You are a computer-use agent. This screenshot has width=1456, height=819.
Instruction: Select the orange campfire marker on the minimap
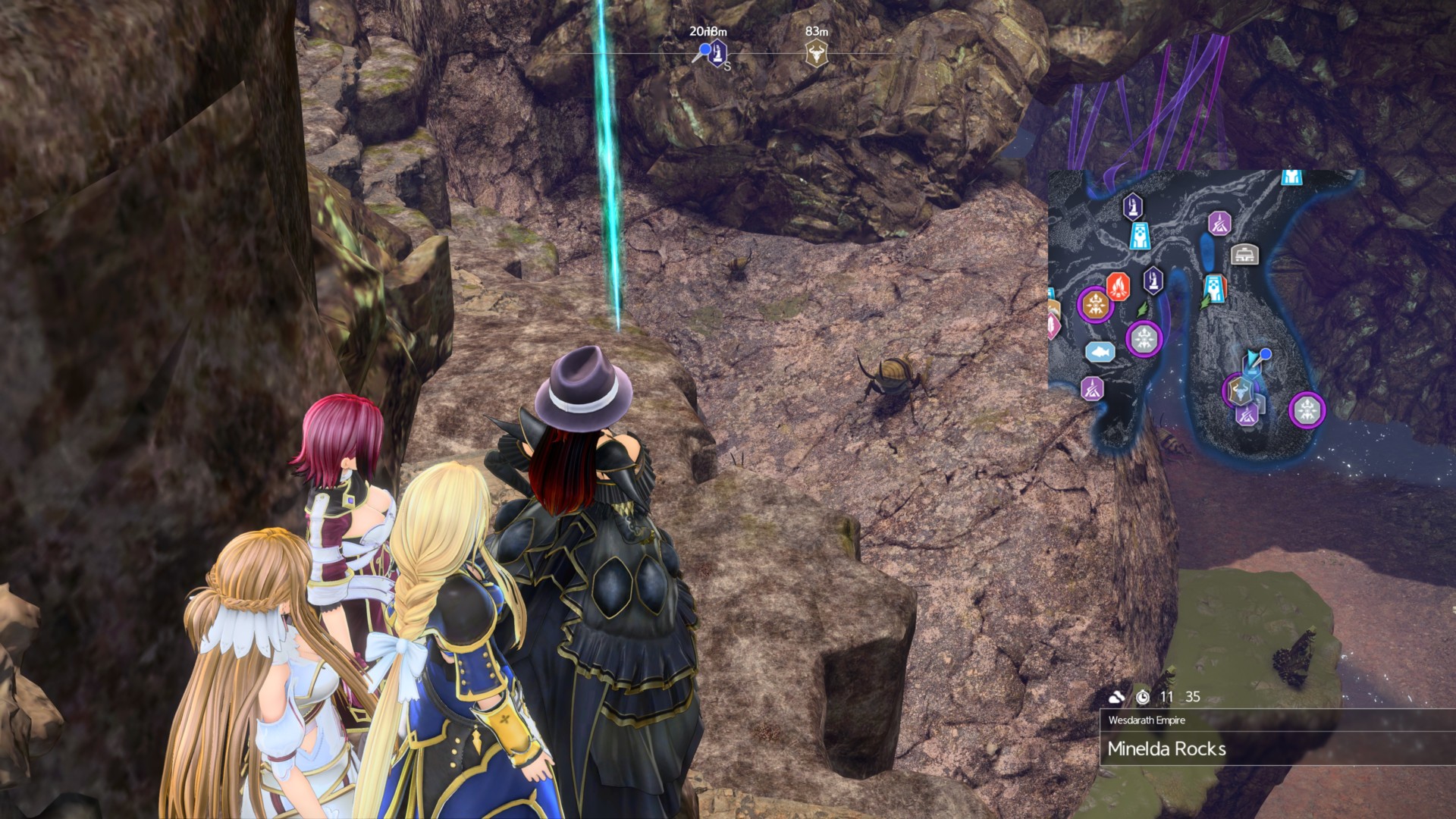[x=1118, y=287]
